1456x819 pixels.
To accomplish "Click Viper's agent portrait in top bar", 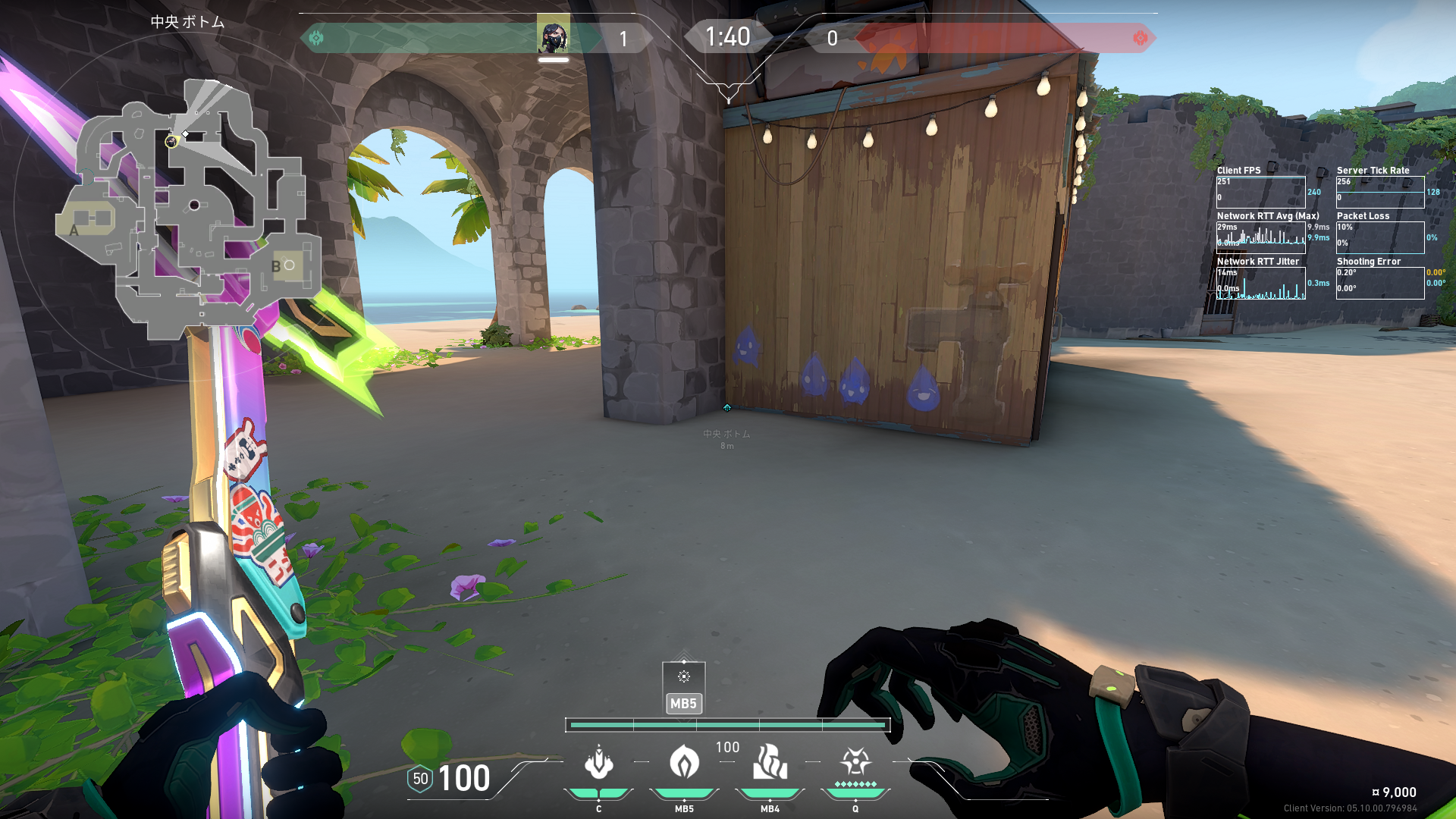I will tap(554, 36).
